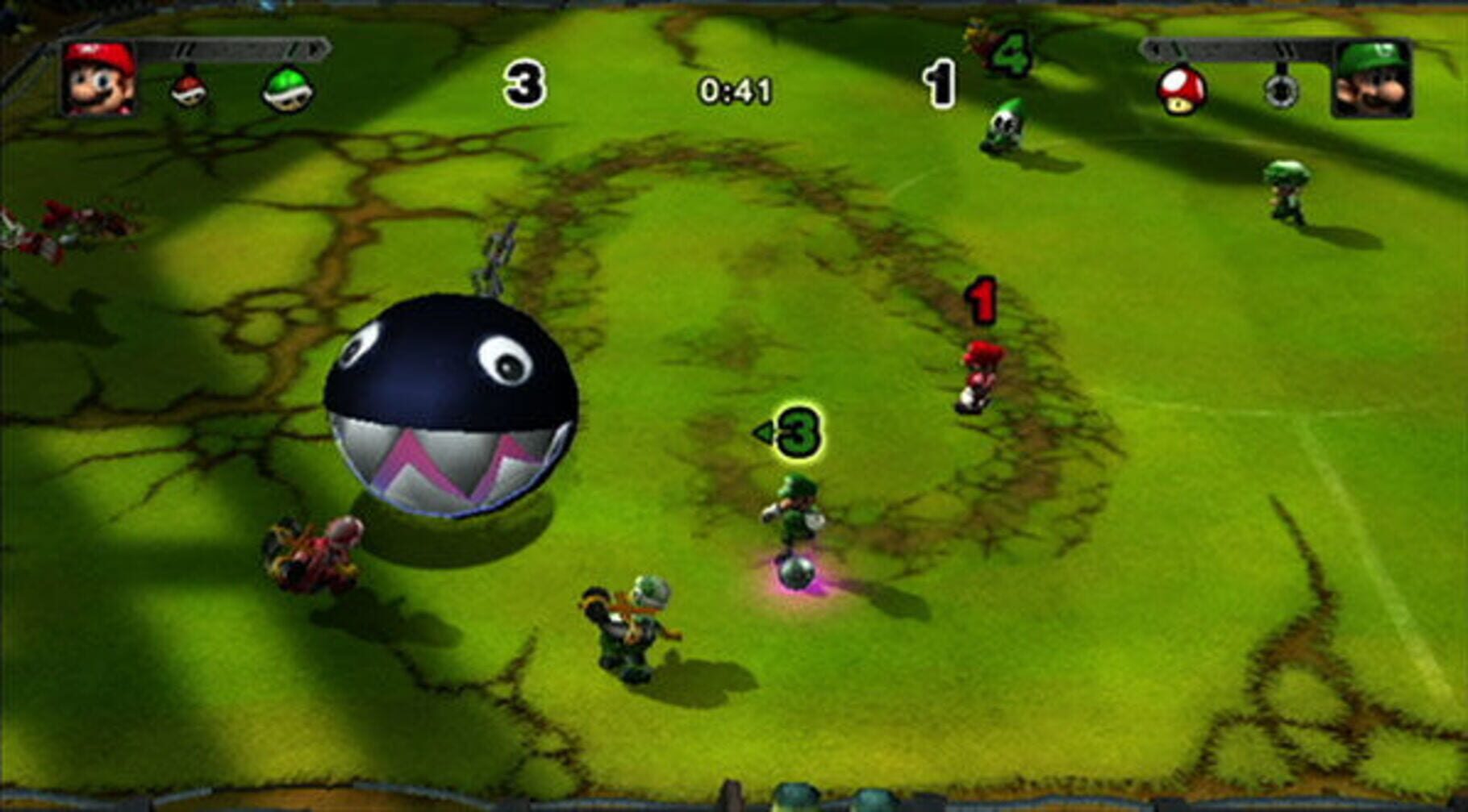Click the Super Mushroom item icon on Luigi's side
Image resolution: width=1468 pixels, height=812 pixels.
click(1182, 89)
